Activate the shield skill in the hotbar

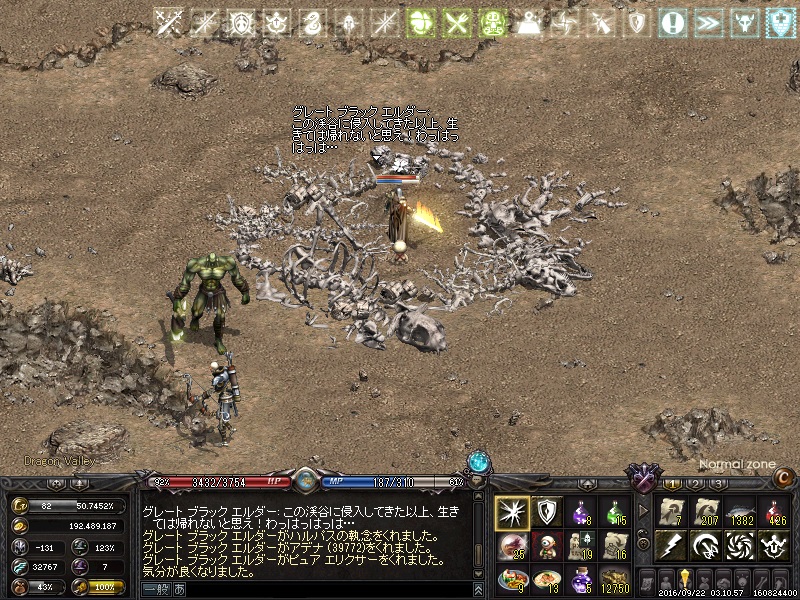[546, 512]
